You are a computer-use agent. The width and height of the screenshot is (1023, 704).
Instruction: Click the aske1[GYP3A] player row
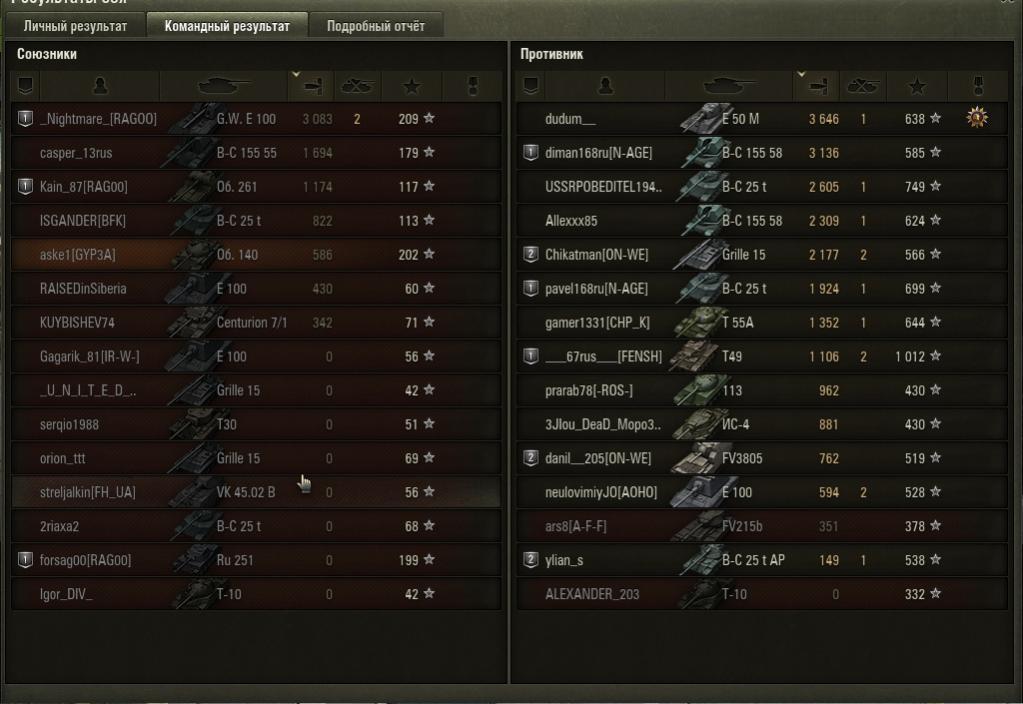tap(78, 255)
